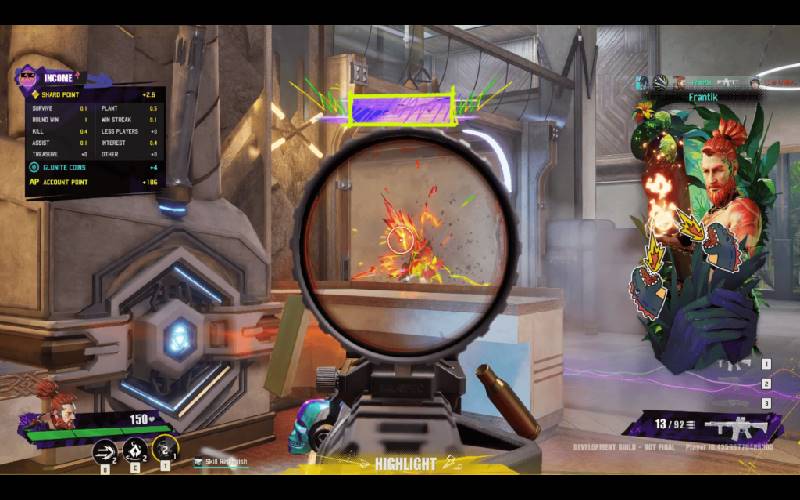Click the Highlight banner
Screen dimensions: 800x500
coord(405,464)
